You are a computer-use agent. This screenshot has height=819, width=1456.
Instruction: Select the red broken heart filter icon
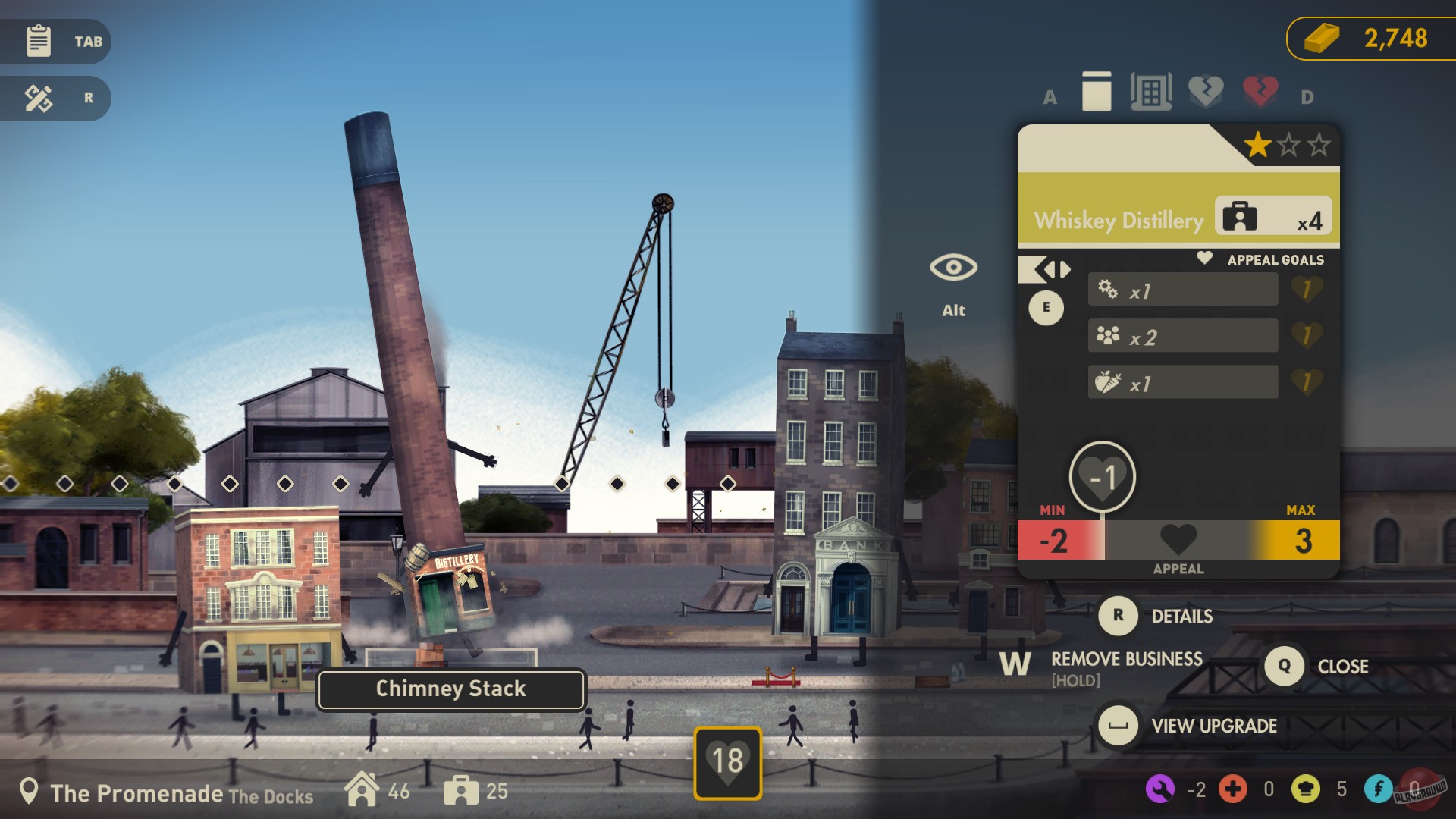1259,91
